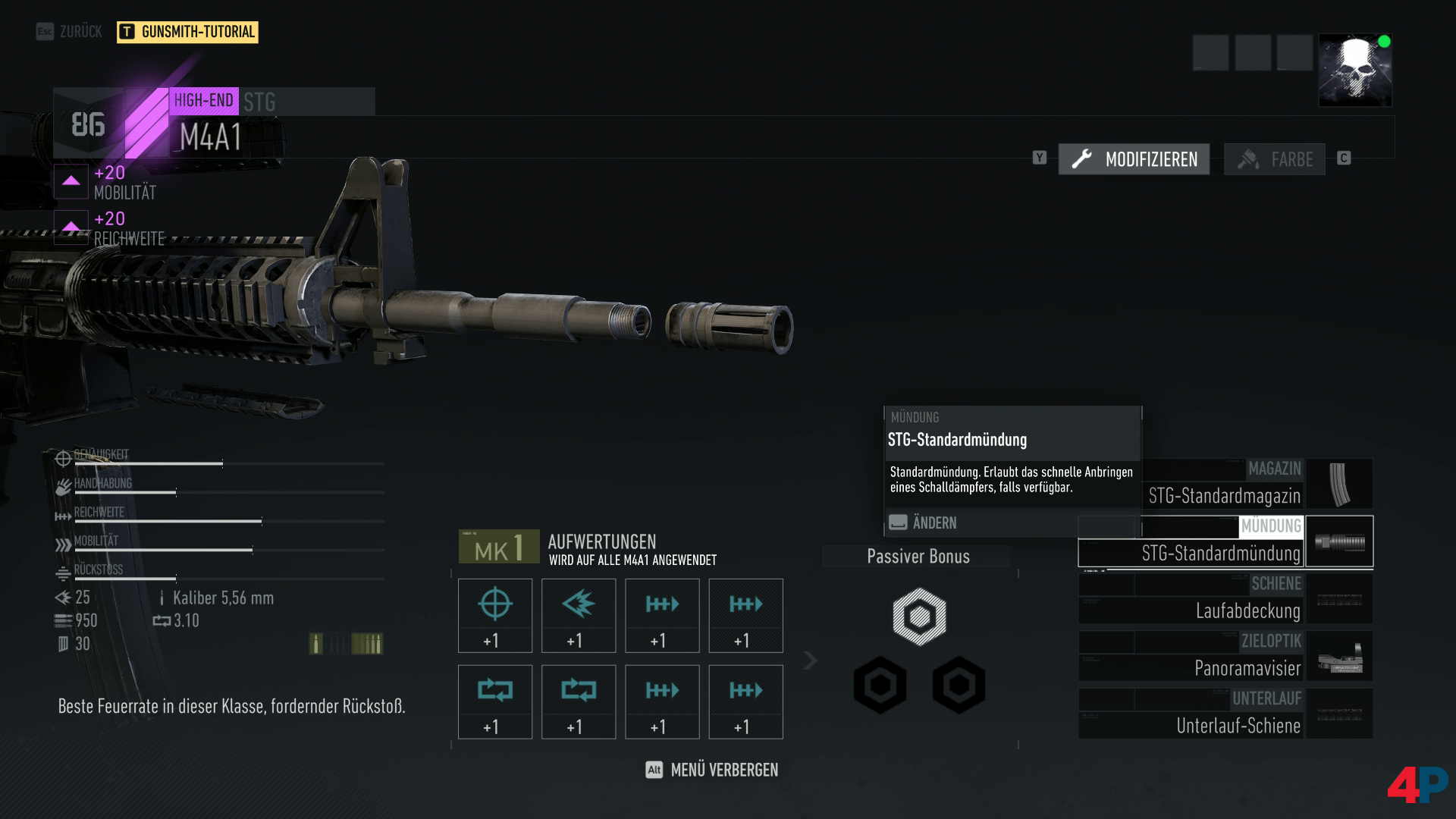Select the white hexagon passive bonus
The width and height of the screenshot is (1456, 819).
(919, 617)
